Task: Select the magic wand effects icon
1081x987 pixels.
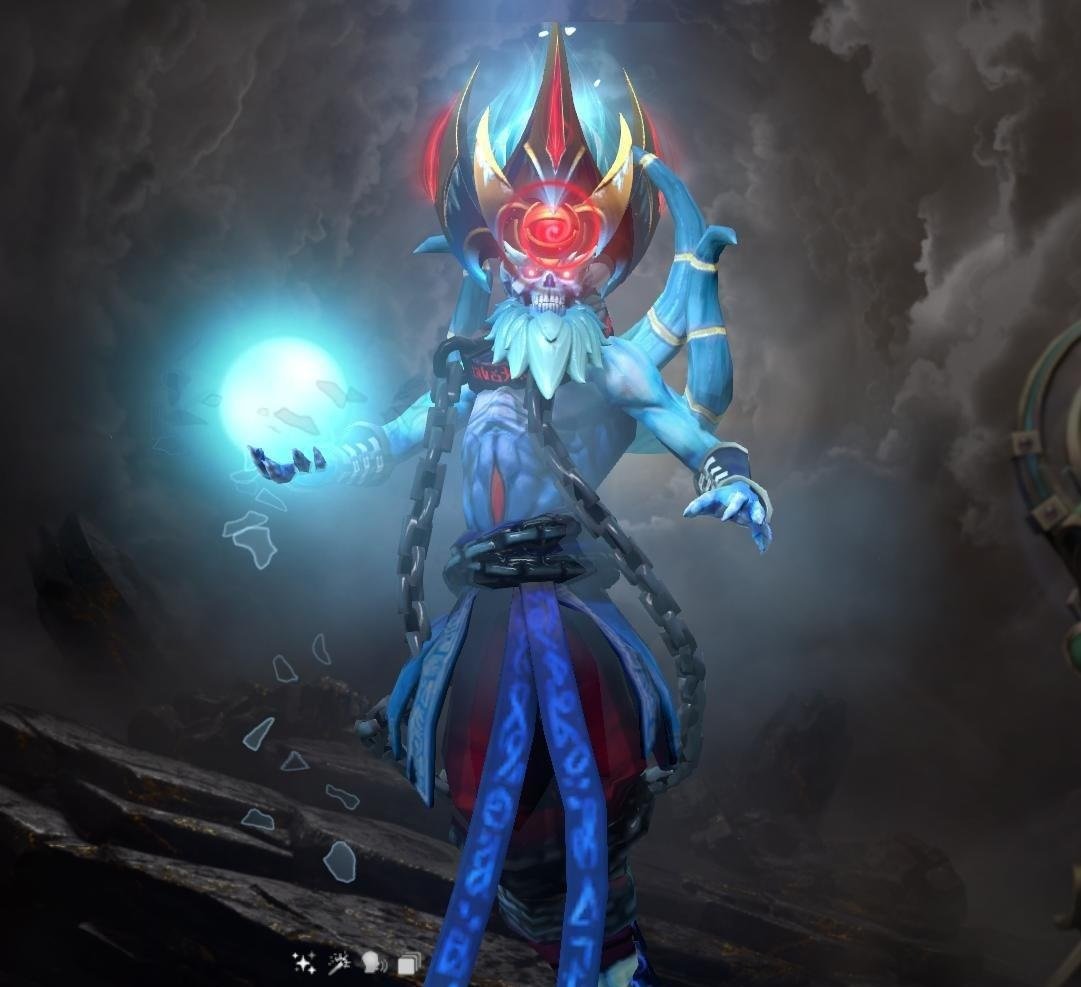Action: pyautogui.click(x=339, y=963)
